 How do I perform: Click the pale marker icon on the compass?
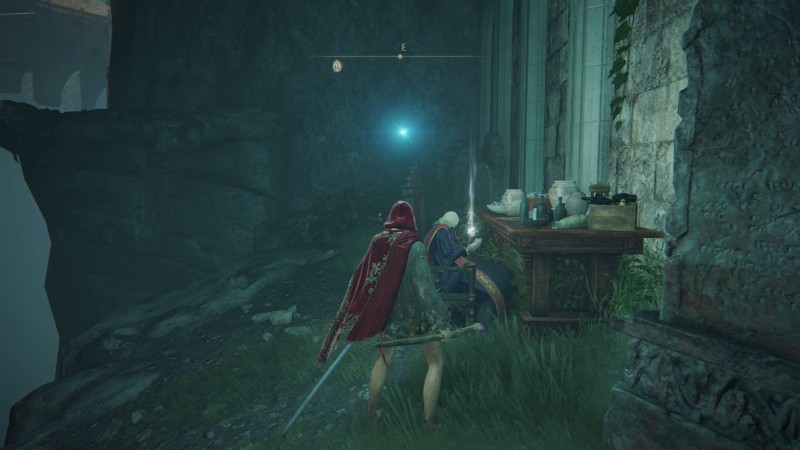coord(337,66)
